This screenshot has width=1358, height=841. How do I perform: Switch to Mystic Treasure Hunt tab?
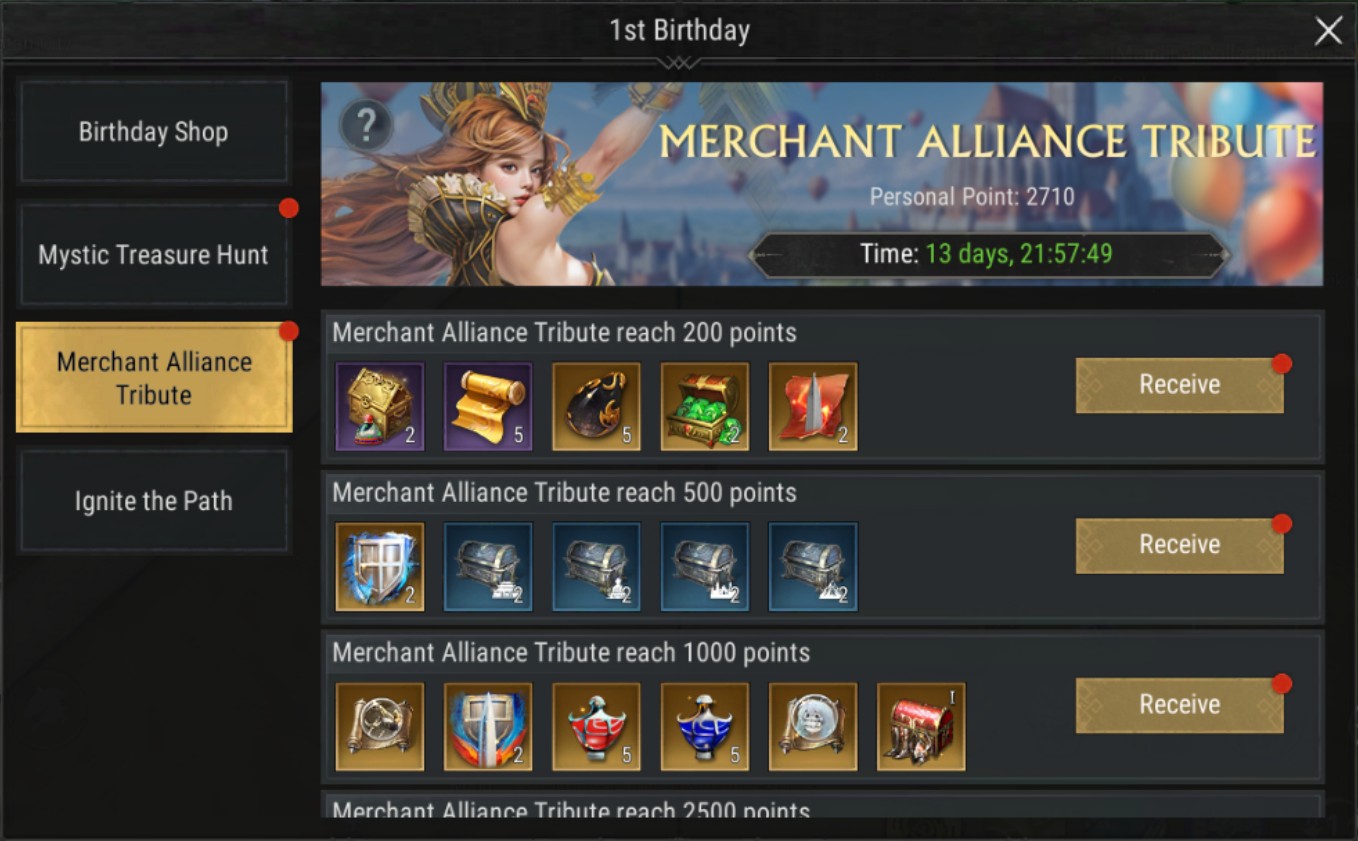[x=154, y=255]
